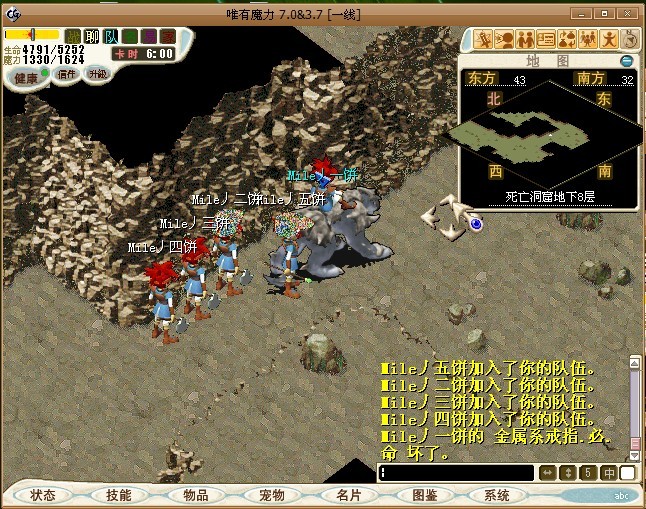Toggle the 队 team mode button
The height and width of the screenshot is (509, 646).
[x=111, y=36]
